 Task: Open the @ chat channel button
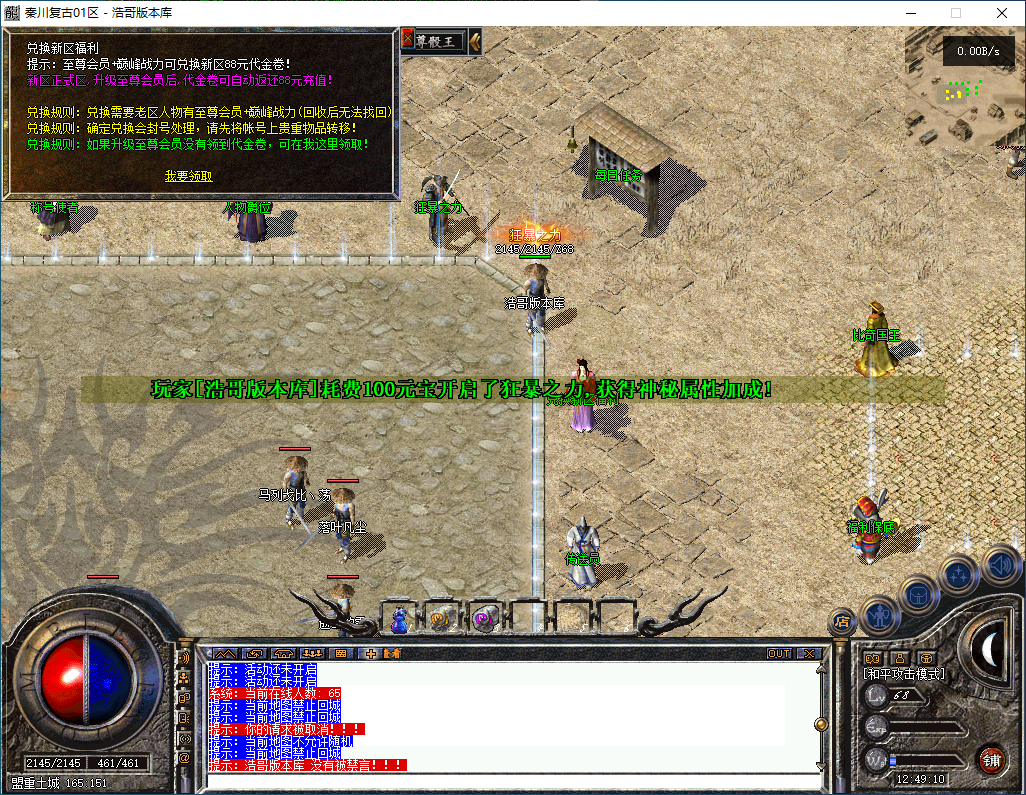(185, 758)
